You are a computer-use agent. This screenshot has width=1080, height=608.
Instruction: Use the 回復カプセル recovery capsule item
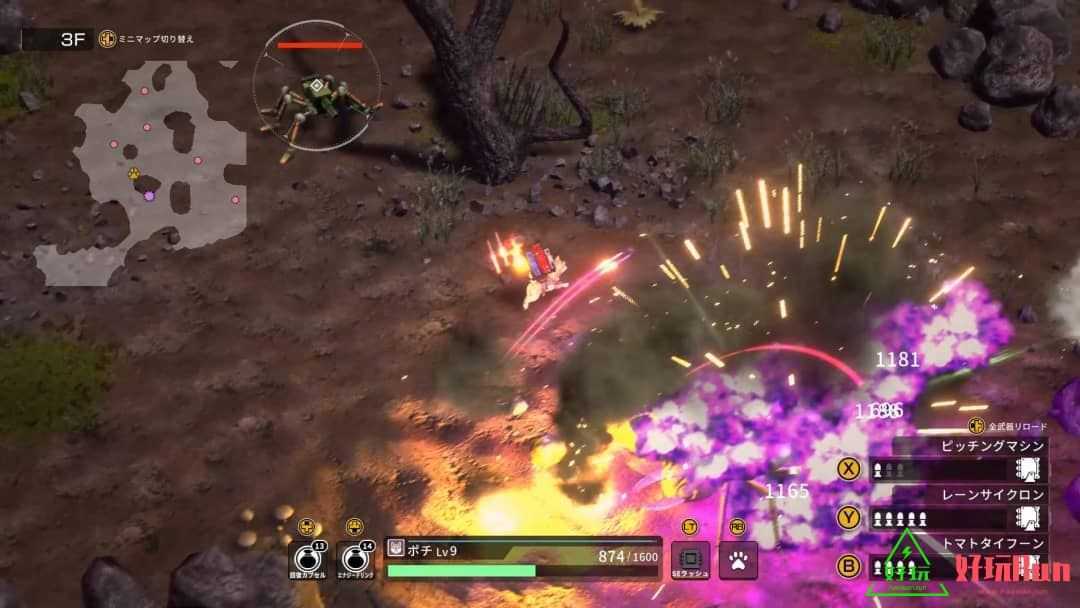pyautogui.click(x=306, y=561)
